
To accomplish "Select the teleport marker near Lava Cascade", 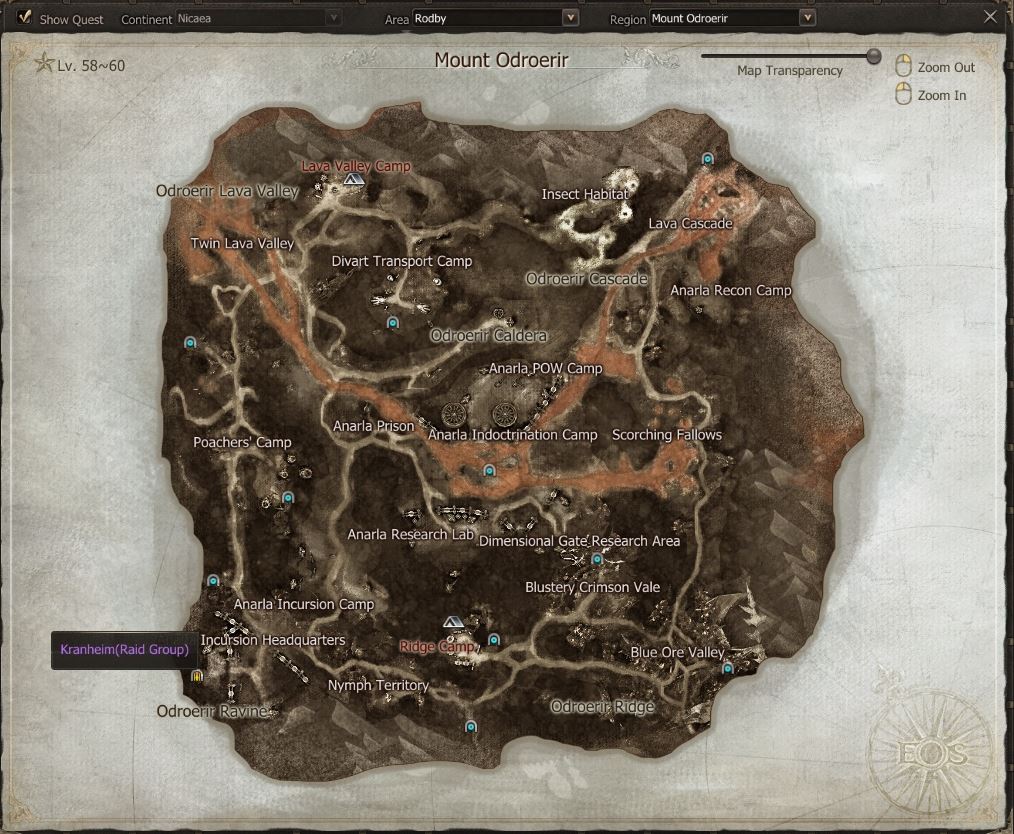I will [x=708, y=159].
